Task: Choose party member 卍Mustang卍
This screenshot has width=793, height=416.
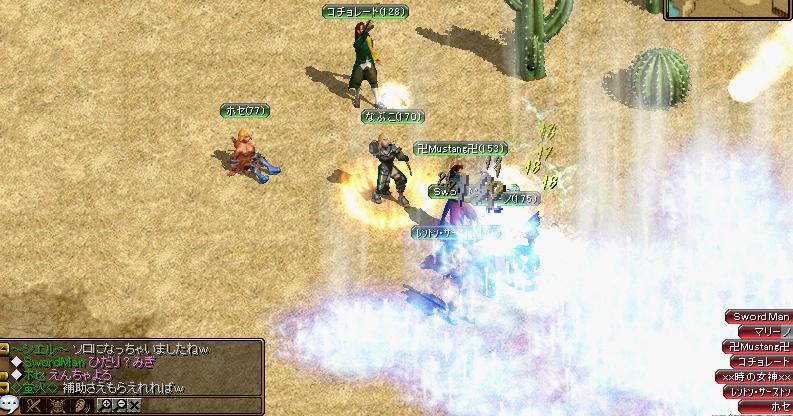Action: 759,346
